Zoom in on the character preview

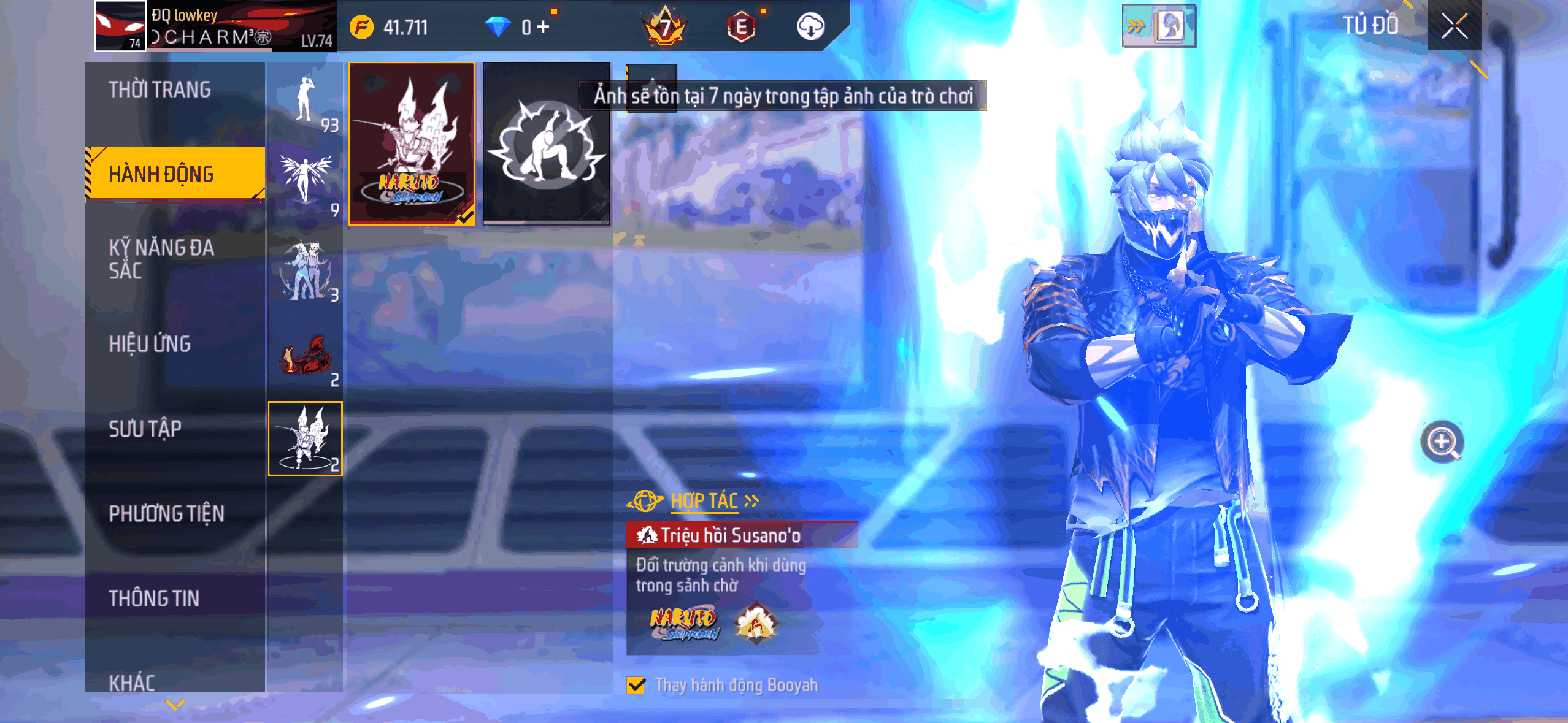point(1442,442)
